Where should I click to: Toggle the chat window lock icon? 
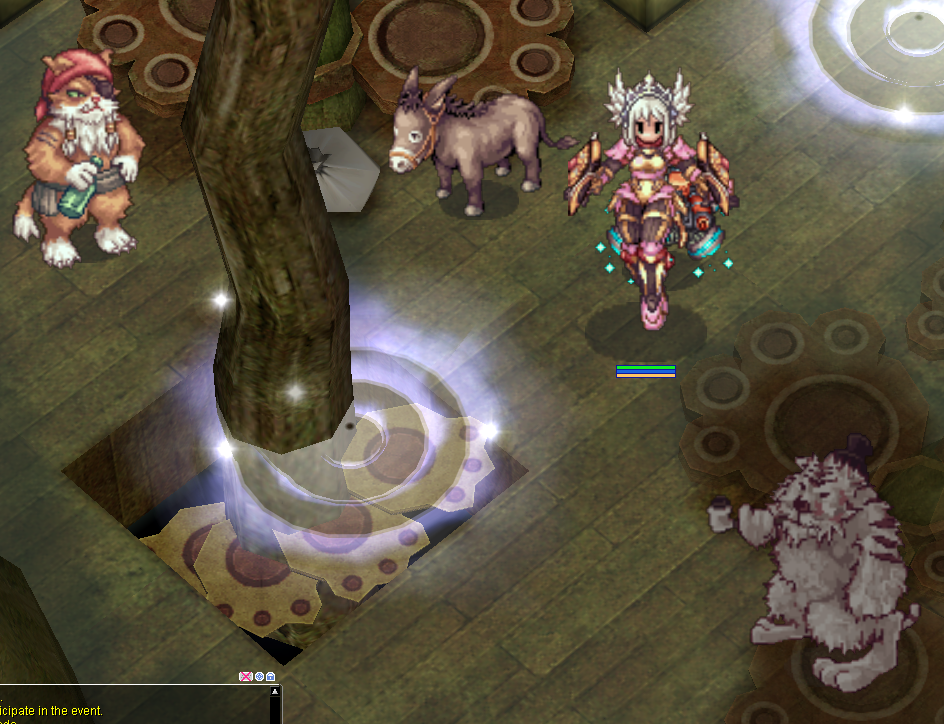pyautogui.click(x=271, y=677)
